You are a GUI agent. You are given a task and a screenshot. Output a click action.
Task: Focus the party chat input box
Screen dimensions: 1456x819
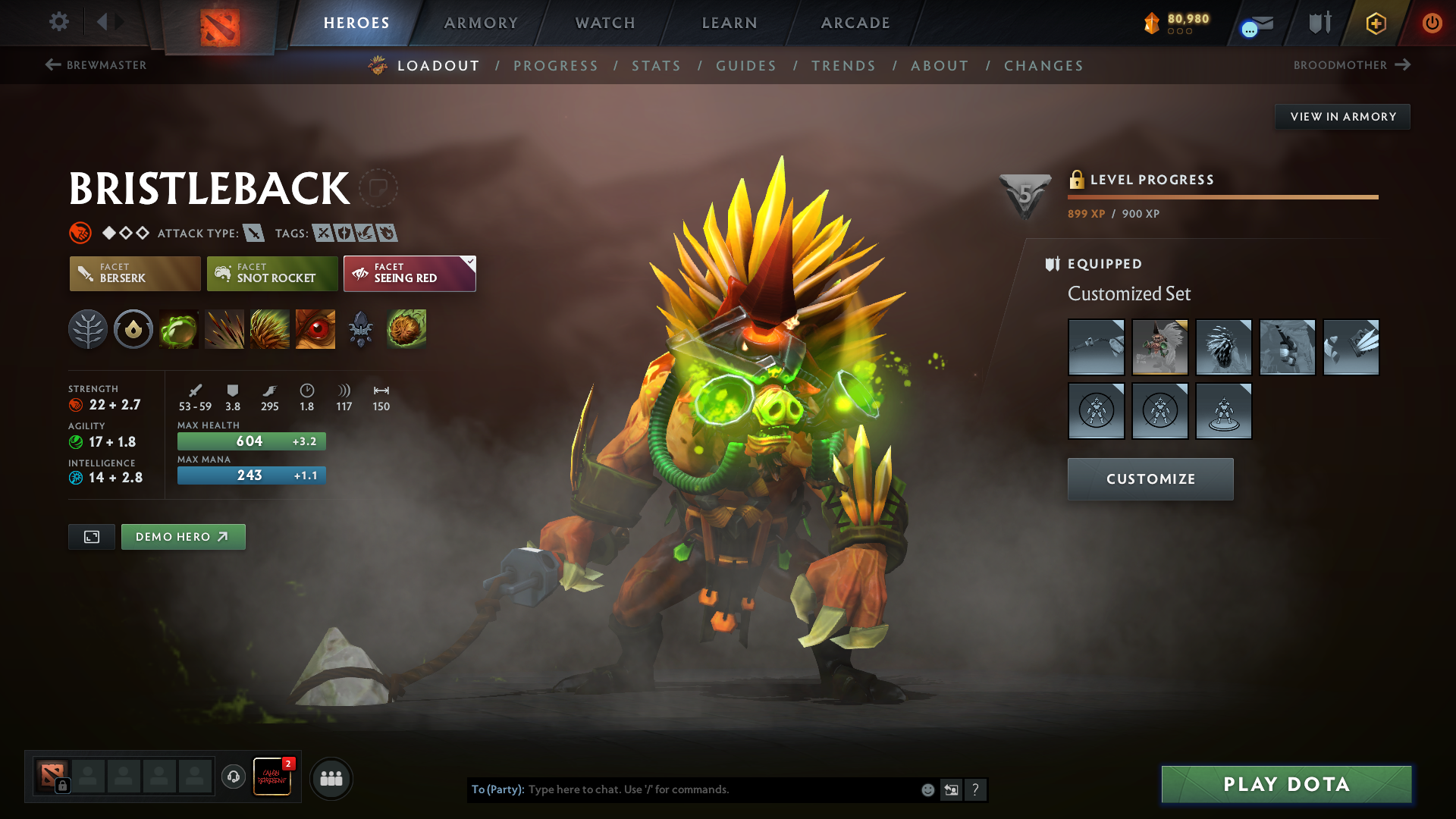[x=720, y=789]
